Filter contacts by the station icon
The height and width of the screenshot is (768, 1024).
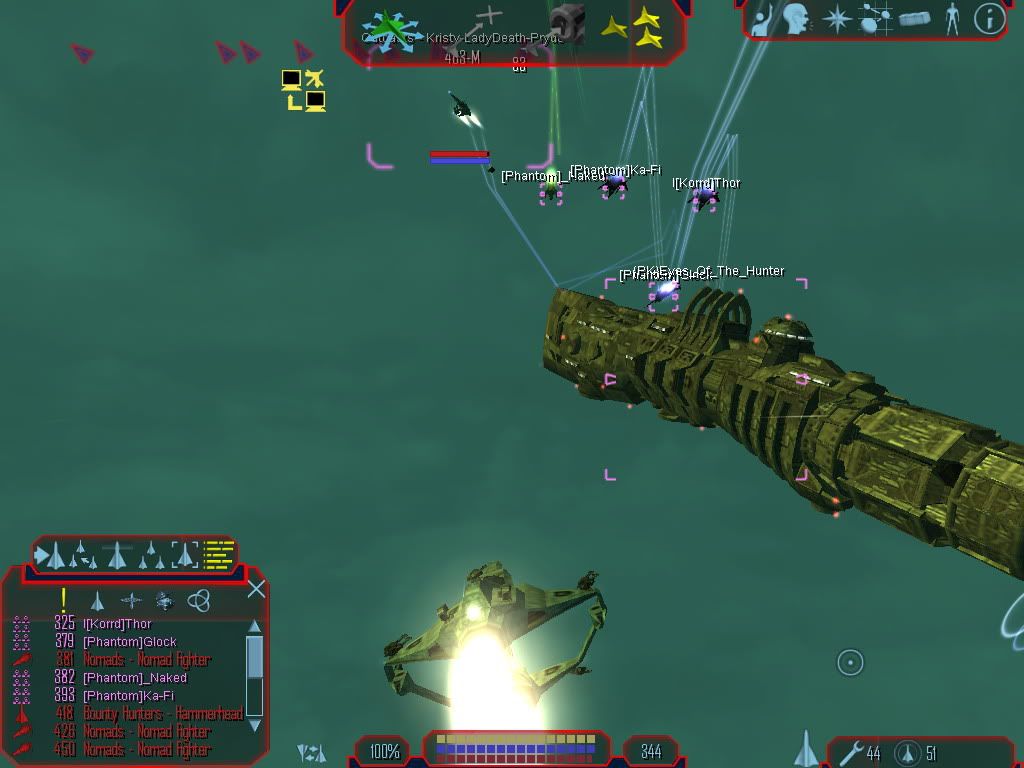[x=165, y=600]
